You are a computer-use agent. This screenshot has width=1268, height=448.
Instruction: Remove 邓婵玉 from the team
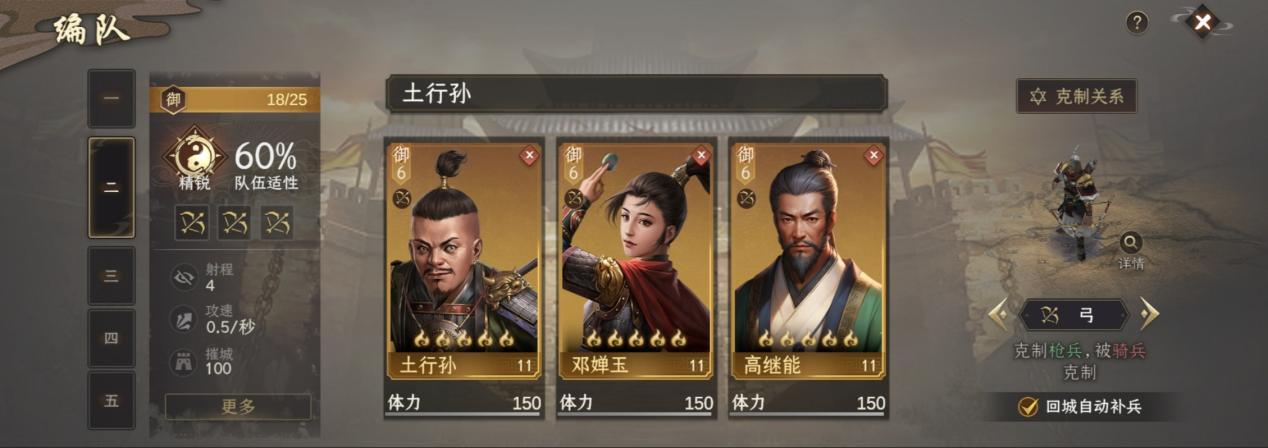tap(701, 155)
